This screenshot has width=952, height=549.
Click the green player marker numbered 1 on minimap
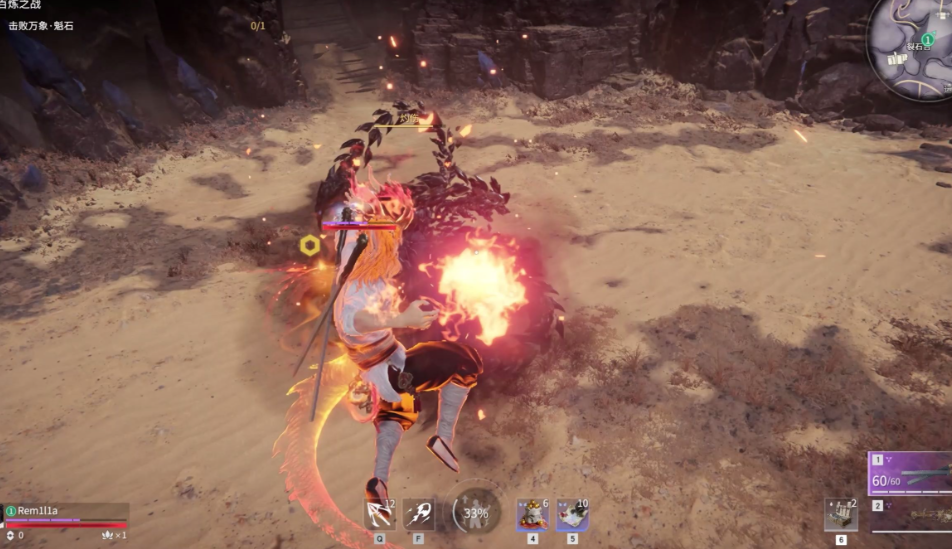click(927, 39)
